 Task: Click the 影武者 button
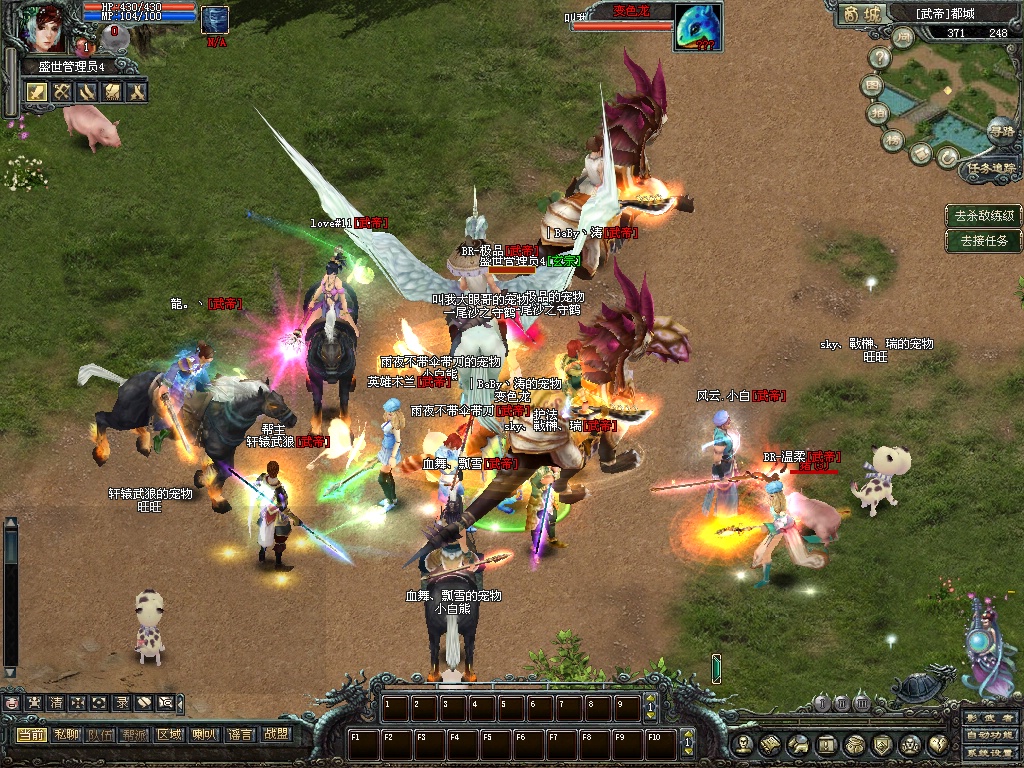tap(990, 718)
